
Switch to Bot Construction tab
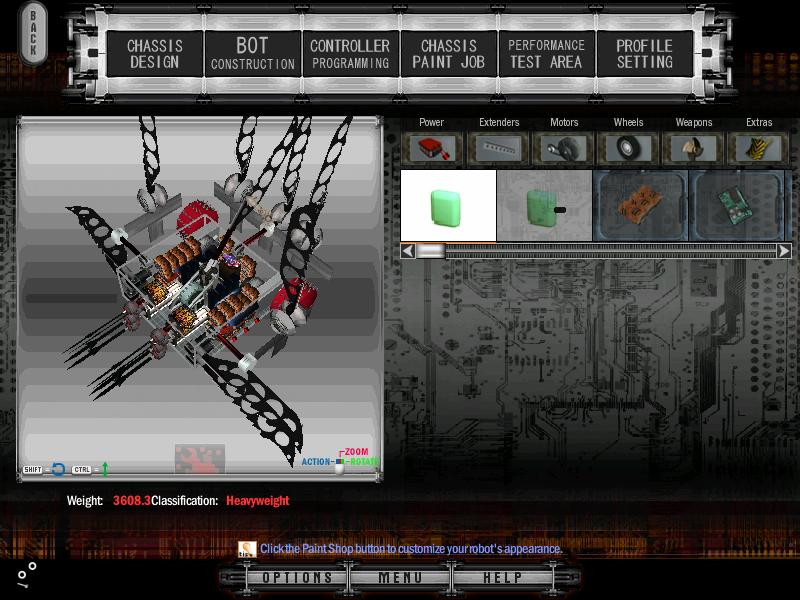coord(252,54)
